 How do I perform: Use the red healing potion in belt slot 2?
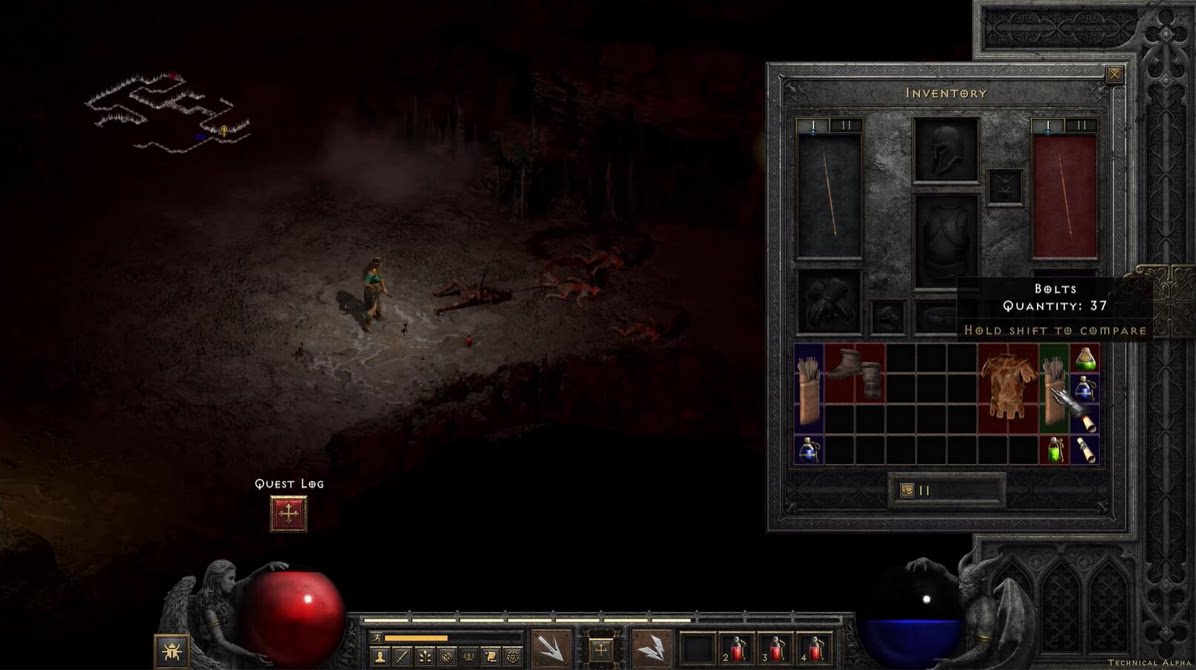pyautogui.click(x=736, y=649)
